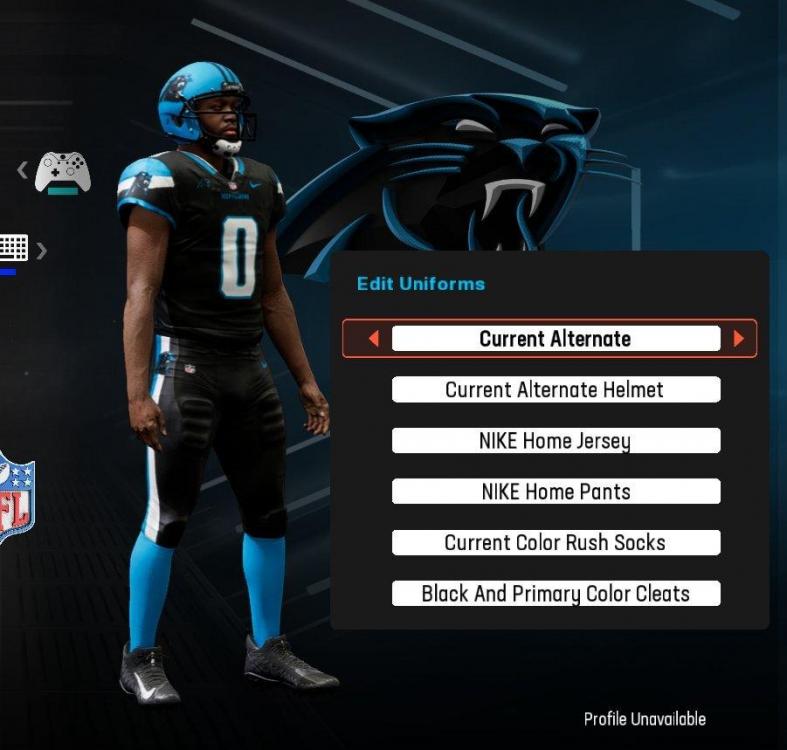Select the keyboard input icon
This screenshot has width=787, height=750.
click(x=13, y=247)
